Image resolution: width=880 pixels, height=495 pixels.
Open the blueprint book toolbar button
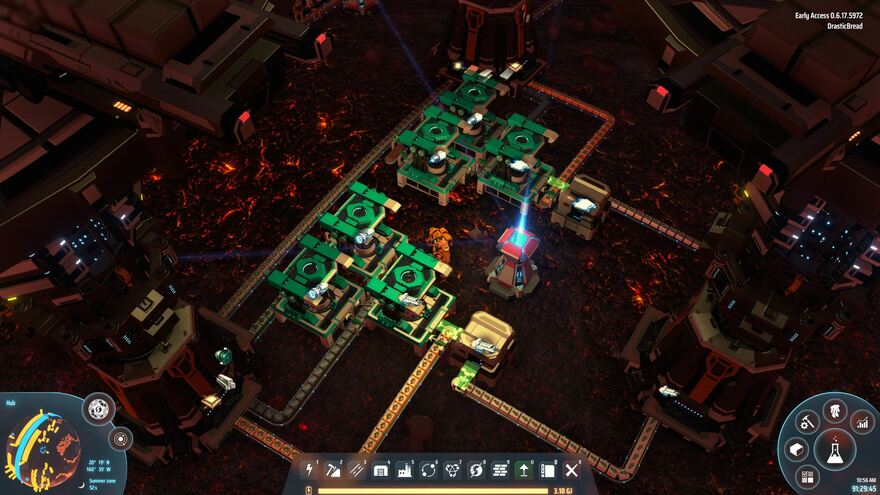tap(548, 469)
